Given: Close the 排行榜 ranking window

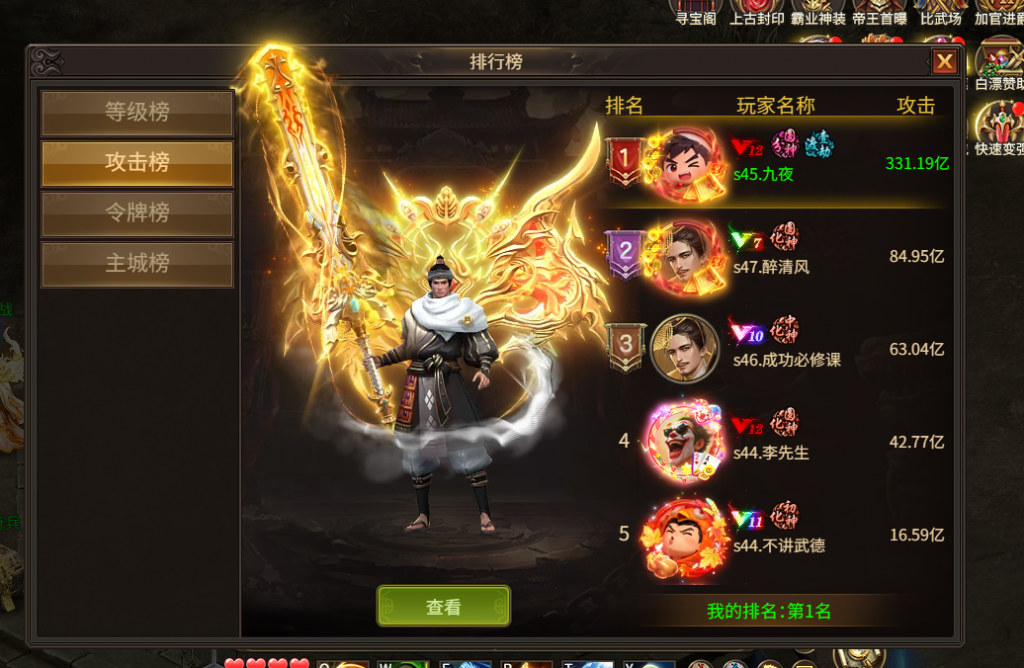Looking at the screenshot, I should 944,62.
